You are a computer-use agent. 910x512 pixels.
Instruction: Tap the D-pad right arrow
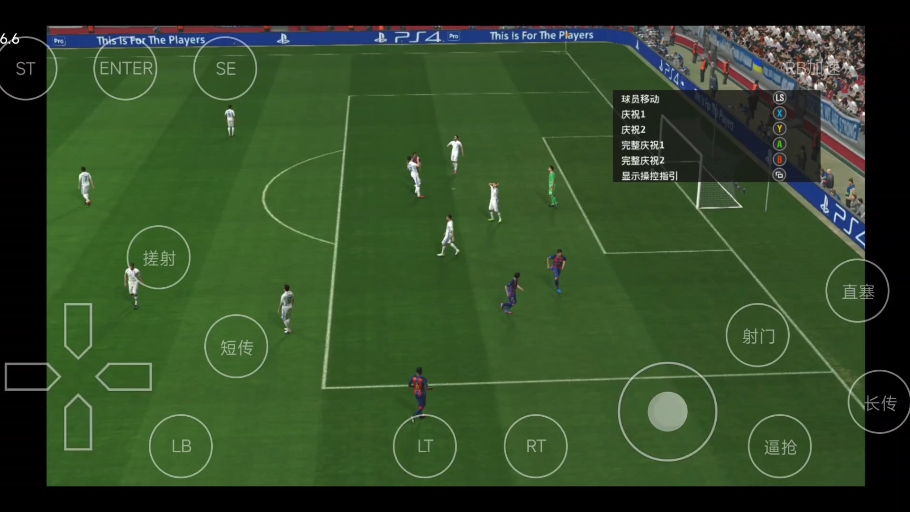(x=124, y=377)
